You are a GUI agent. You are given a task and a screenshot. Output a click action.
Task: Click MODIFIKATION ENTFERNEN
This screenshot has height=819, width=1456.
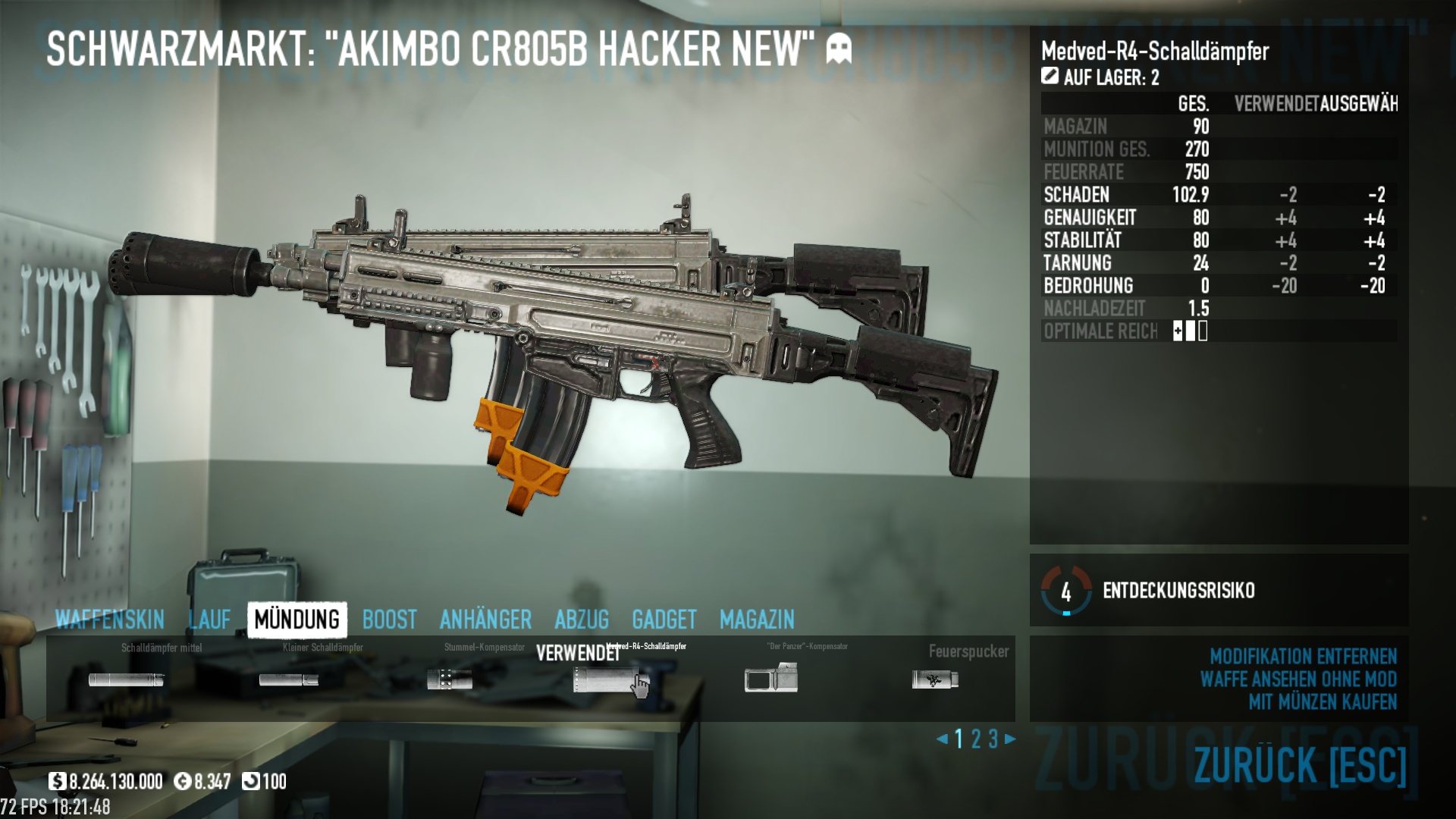(1303, 656)
